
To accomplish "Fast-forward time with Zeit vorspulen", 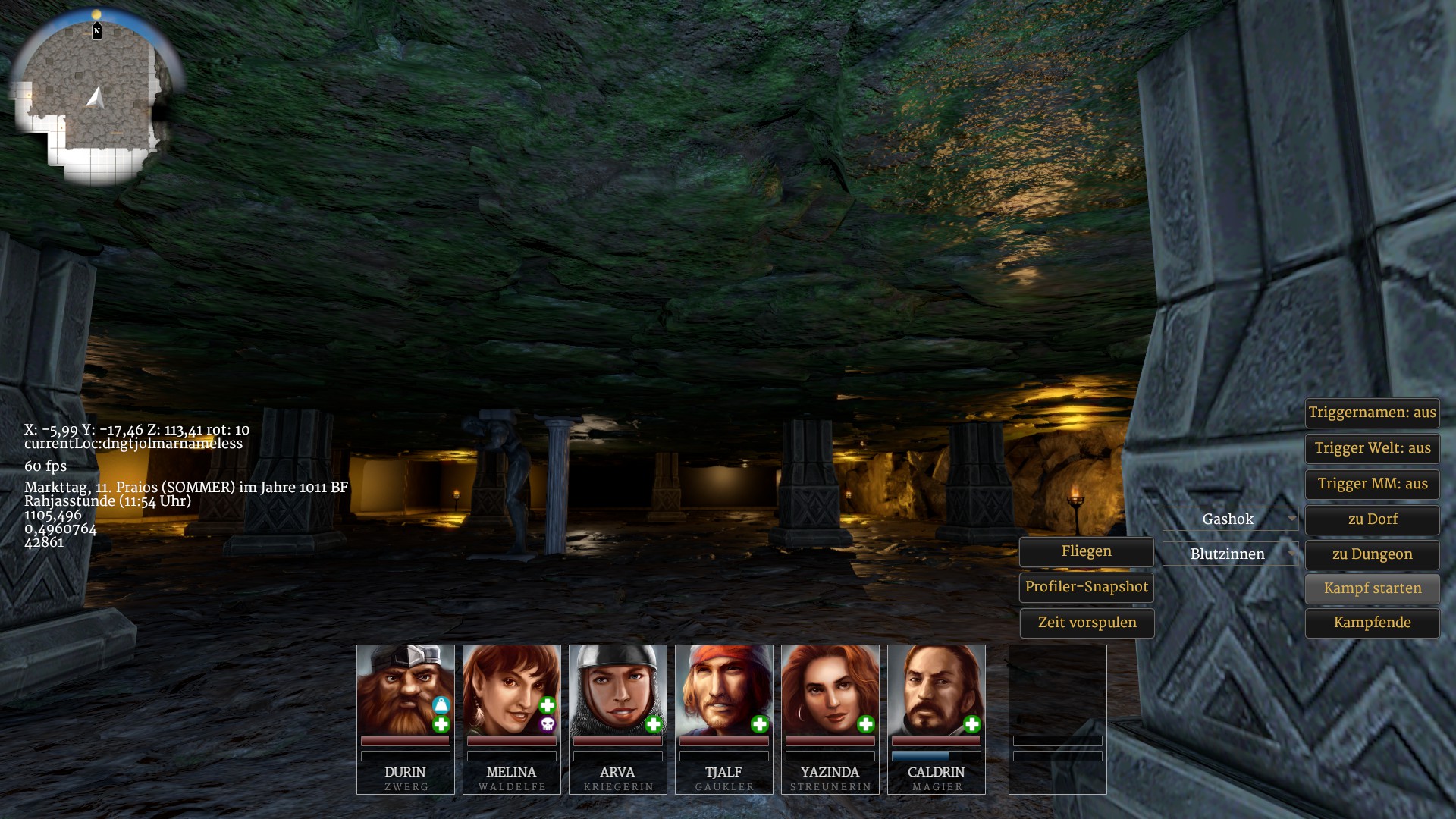I will [1086, 623].
